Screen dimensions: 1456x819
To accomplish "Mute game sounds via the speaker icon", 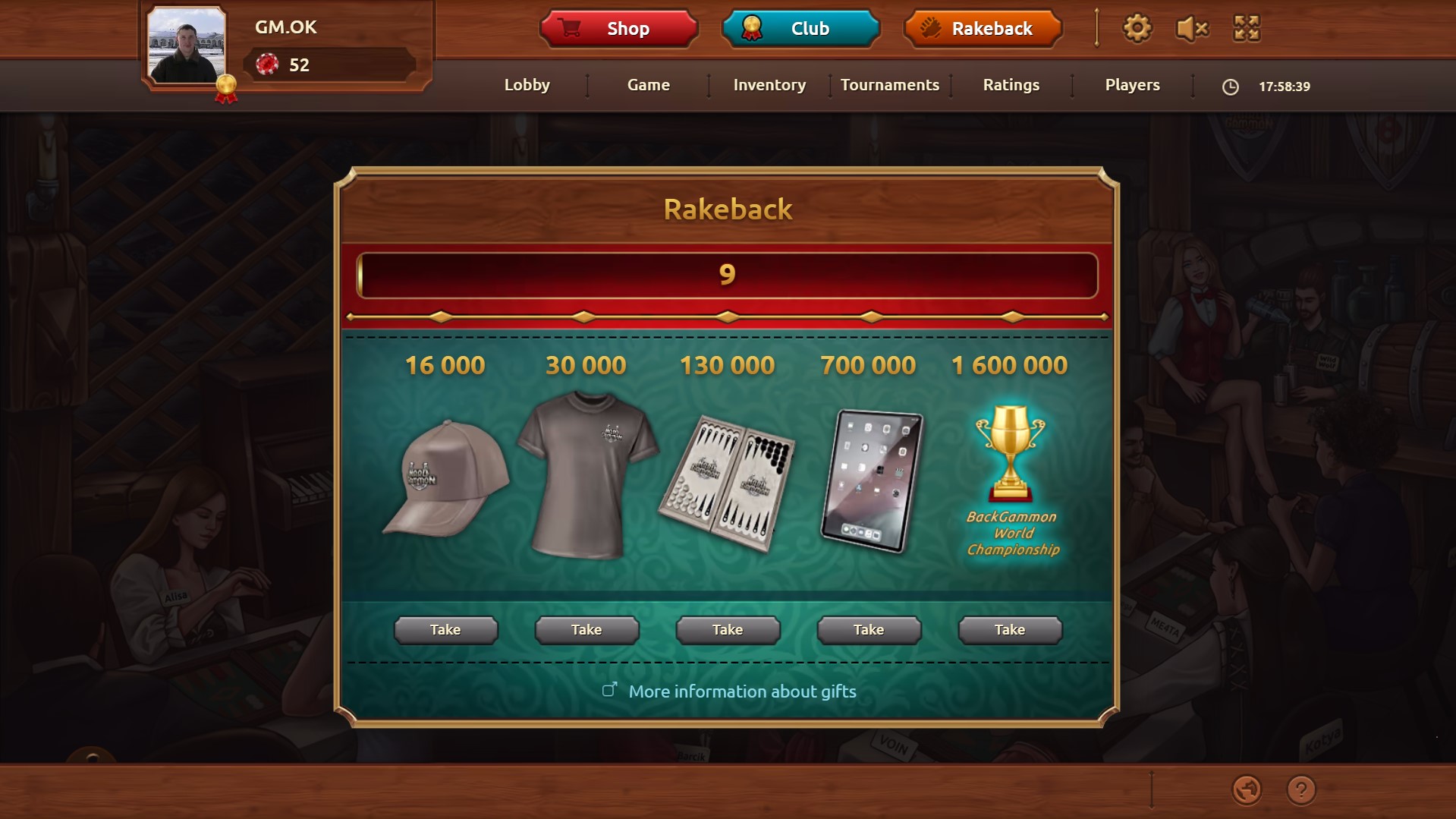I will 1190,28.
